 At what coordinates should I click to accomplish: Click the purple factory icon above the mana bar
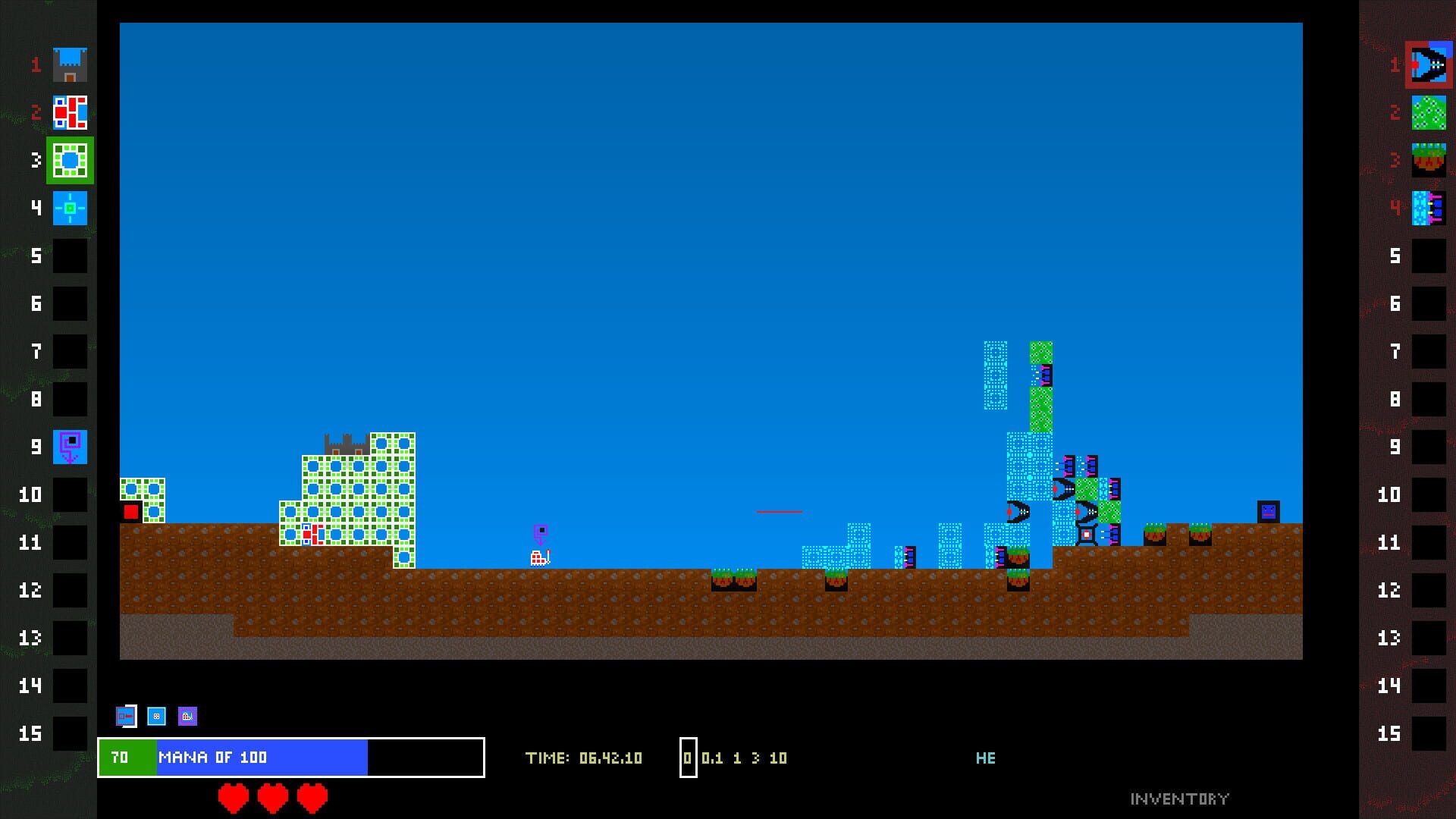tap(188, 714)
